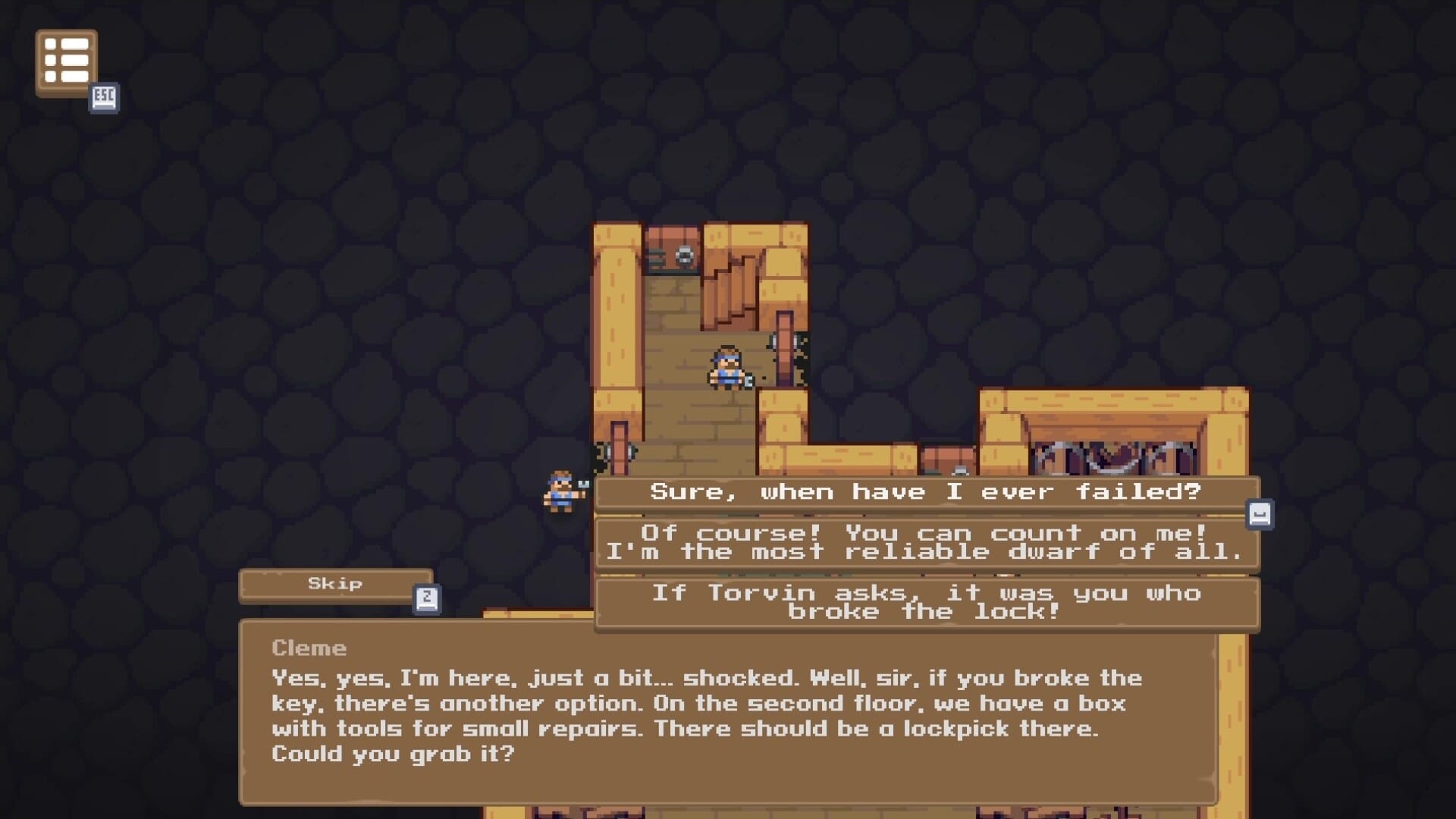This screenshot has width=1456, height=819.
Task: Pick the "If Torvin asks" blame reply
Action: pos(926,603)
